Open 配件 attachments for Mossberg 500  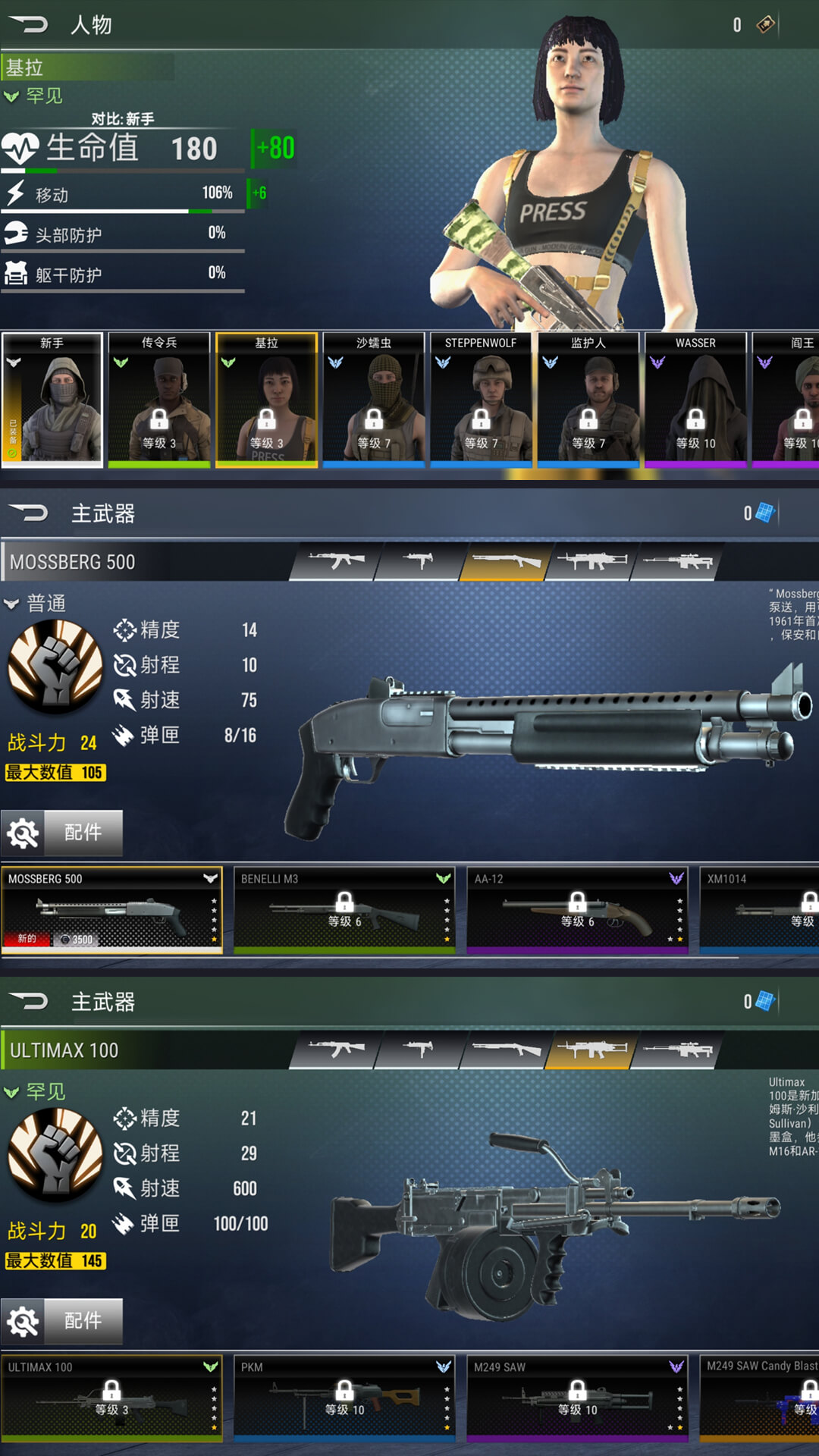tap(62, 833)
